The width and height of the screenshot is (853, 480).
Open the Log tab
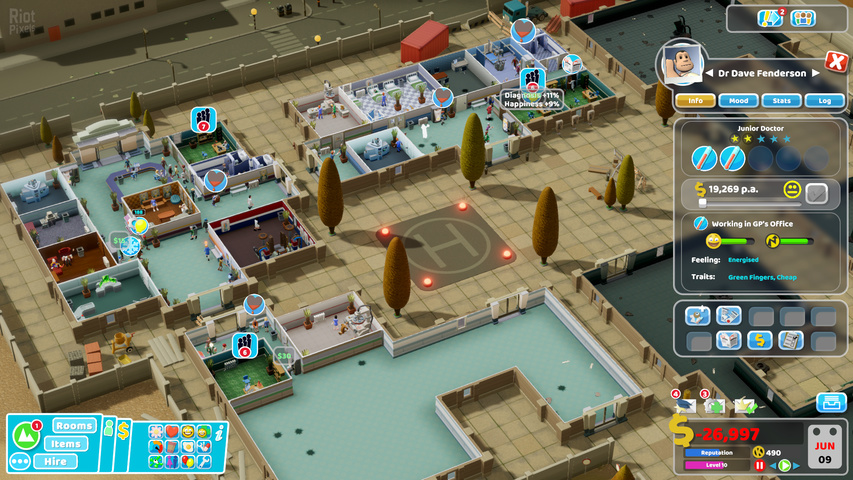(824, 100)
